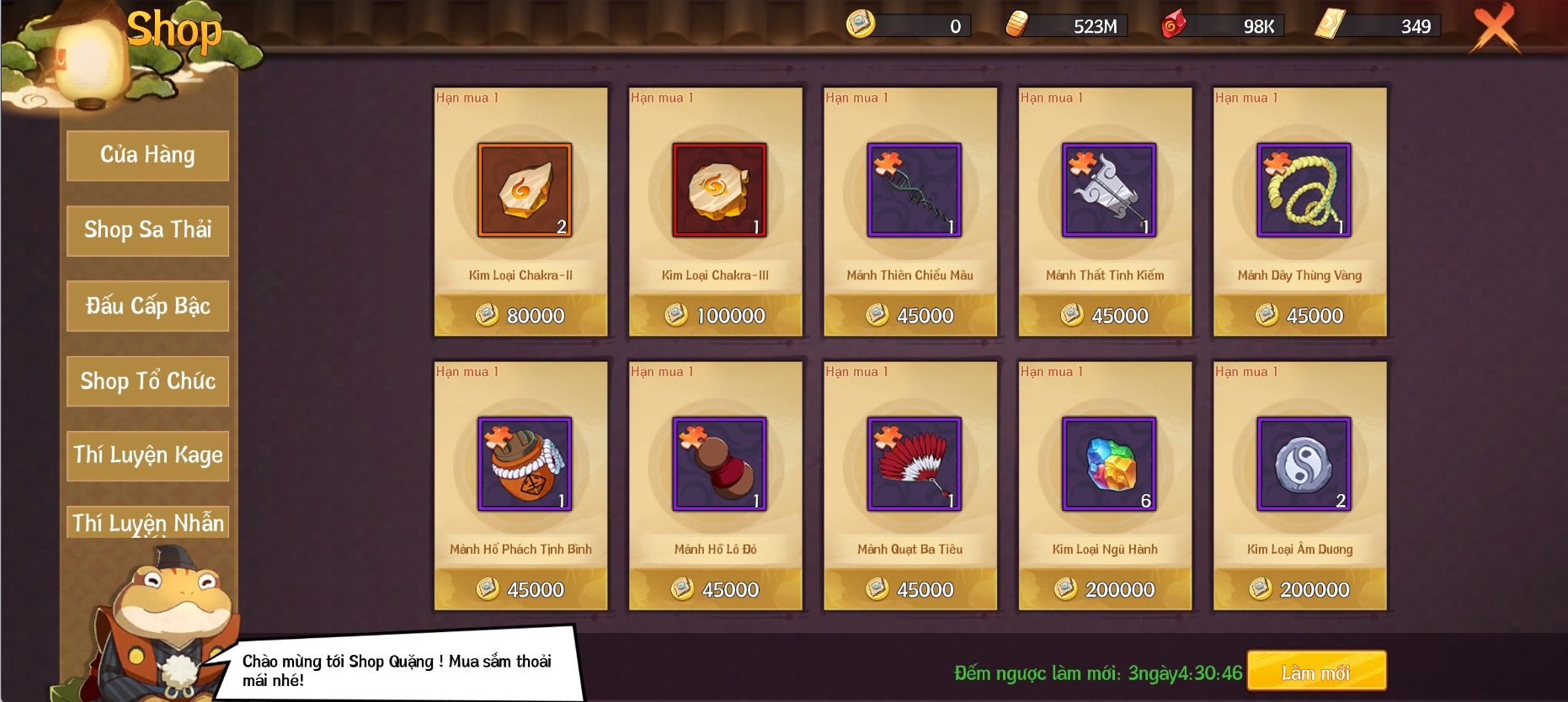1568x702 pixels.
Task: Switch to Thí Luyện Kage shop
Action: 147,455
